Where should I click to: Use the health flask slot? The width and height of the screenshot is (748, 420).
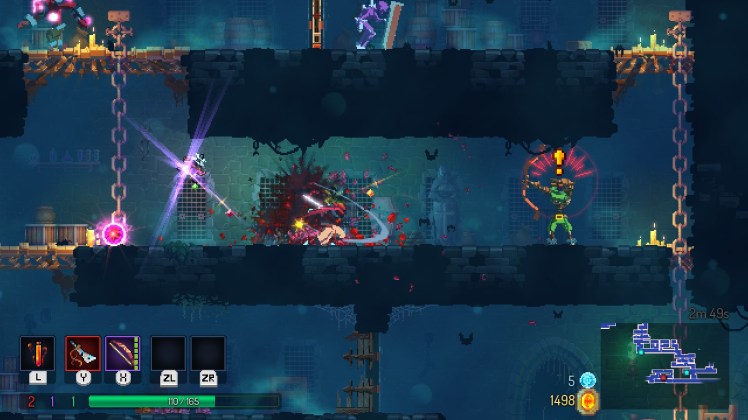[x=38, y=354]
